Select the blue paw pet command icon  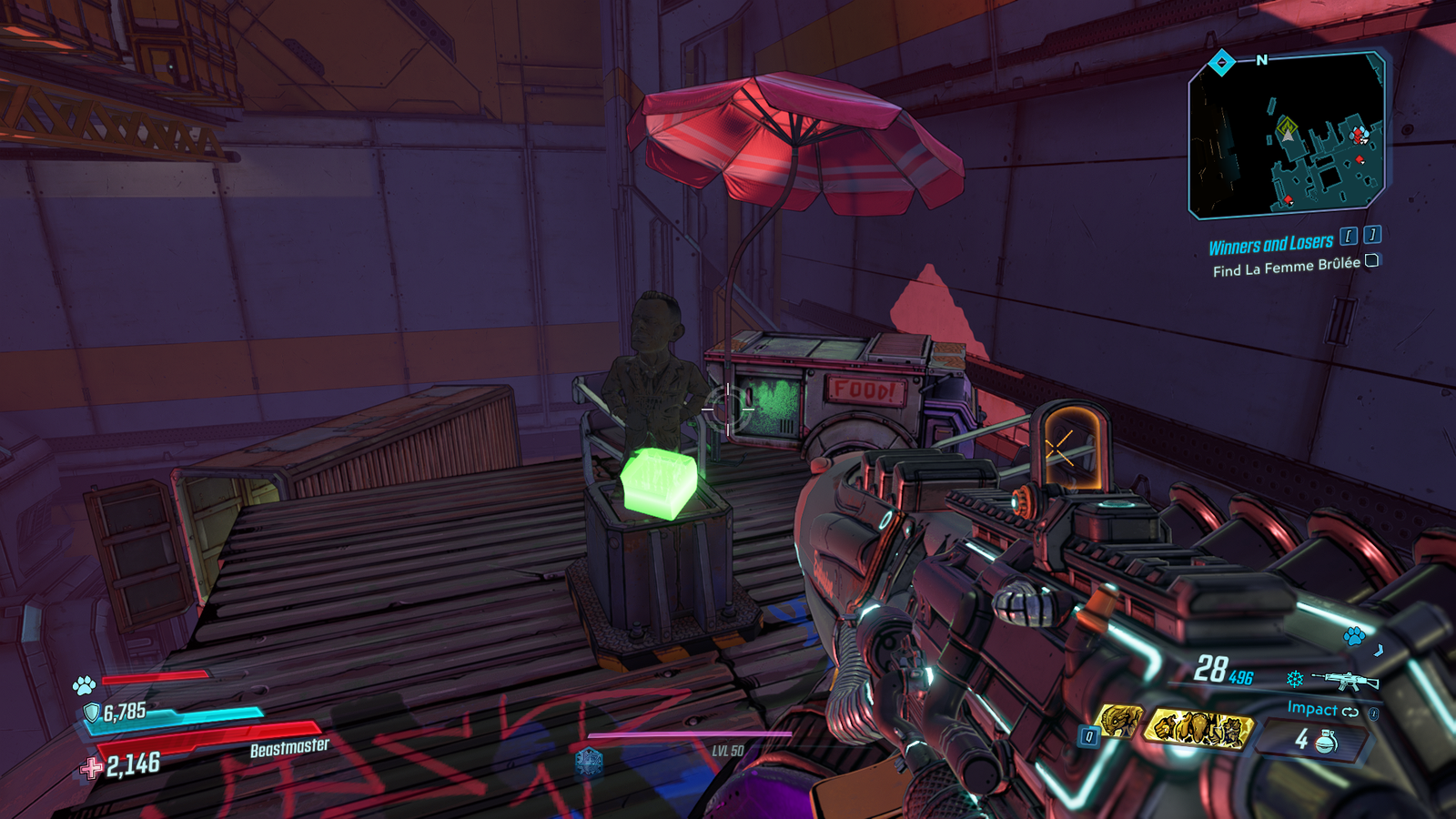coord(1354,637)
